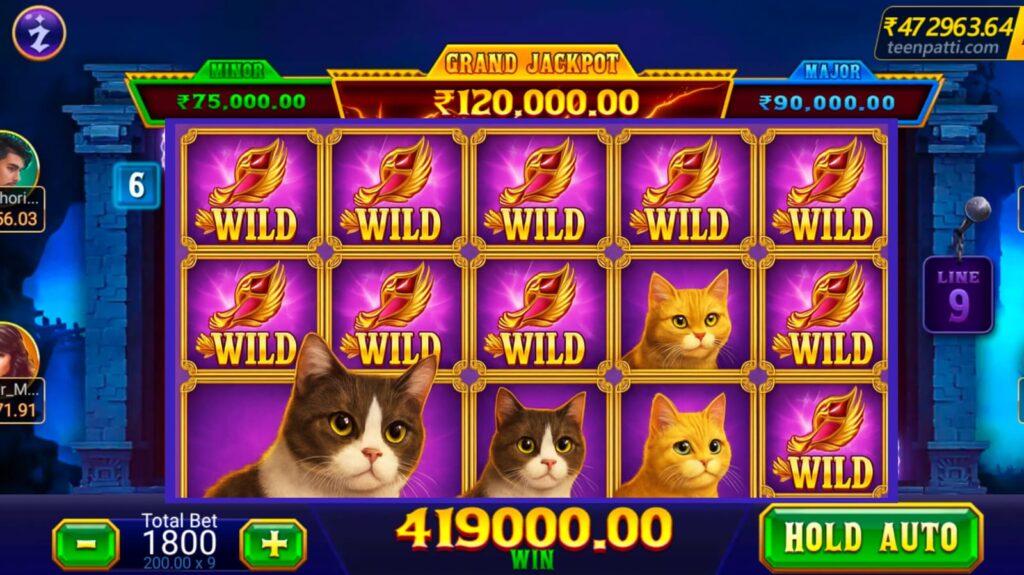Image resolution: width=1024 pixels, height=575 pixels.
Task: Select the LINE 9 payline indicator
Action: tap(957, 295)
